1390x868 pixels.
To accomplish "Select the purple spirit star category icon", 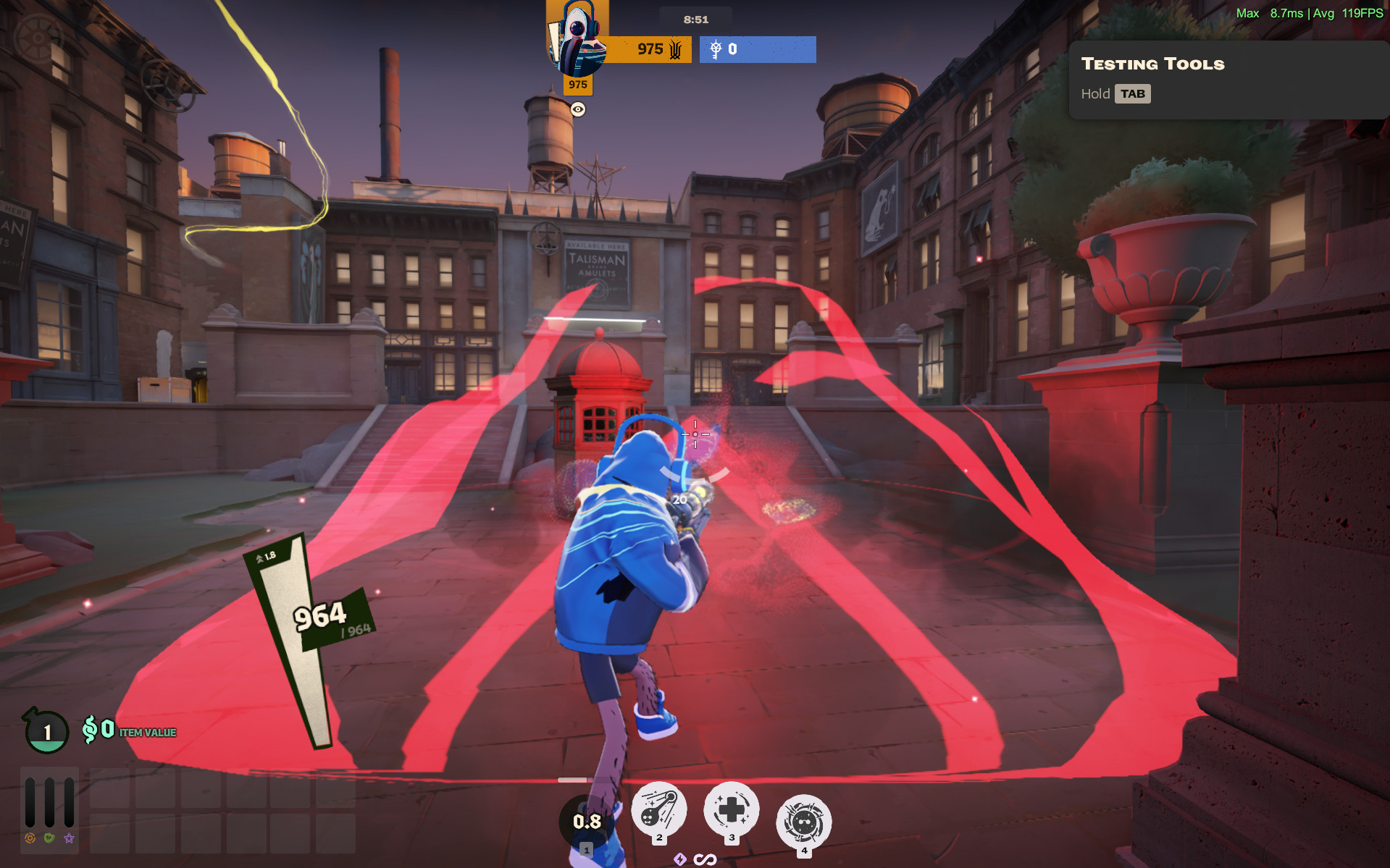I will [x=69, y=838].
